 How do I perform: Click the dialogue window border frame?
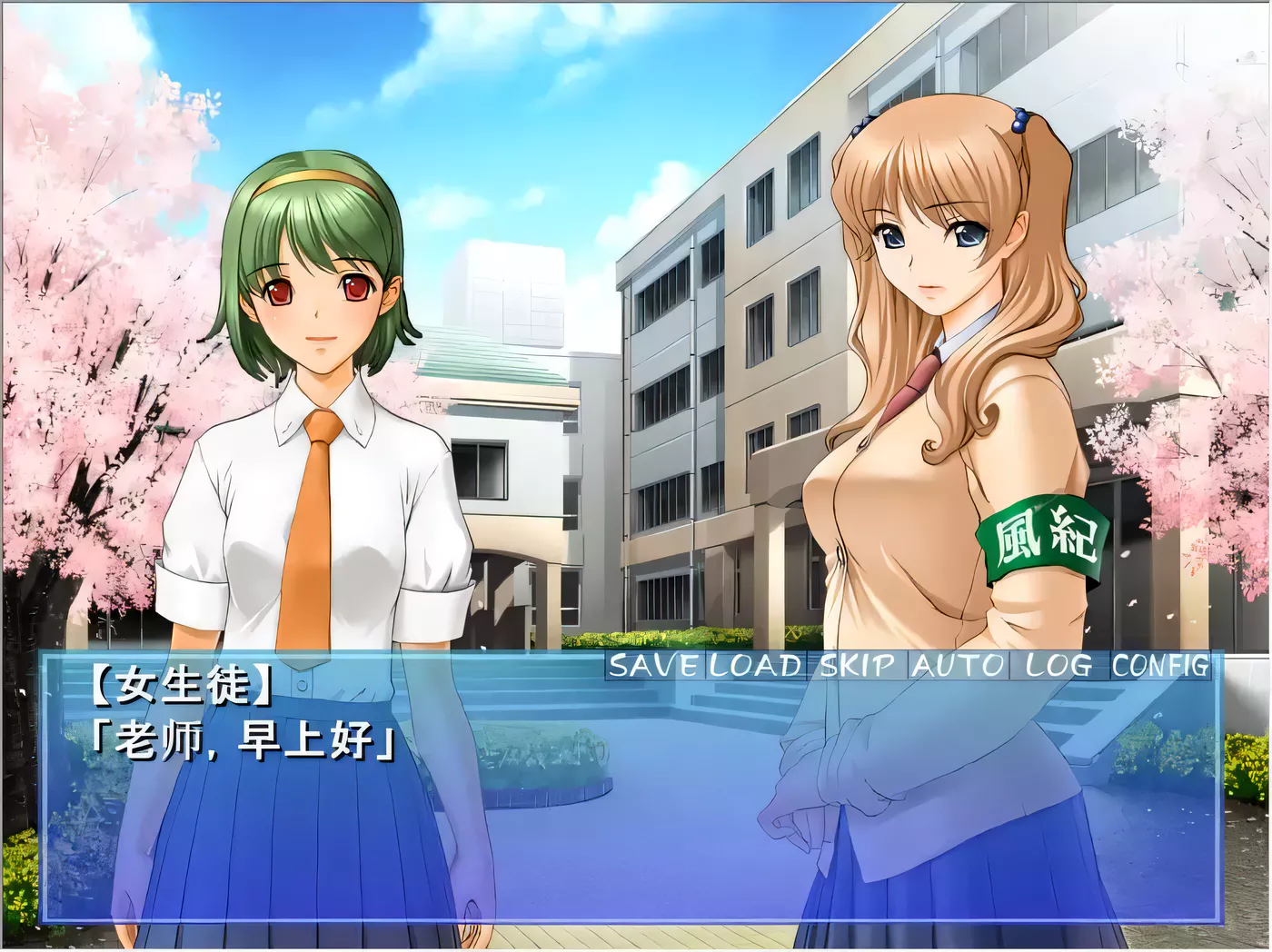(x=636, y=917)
